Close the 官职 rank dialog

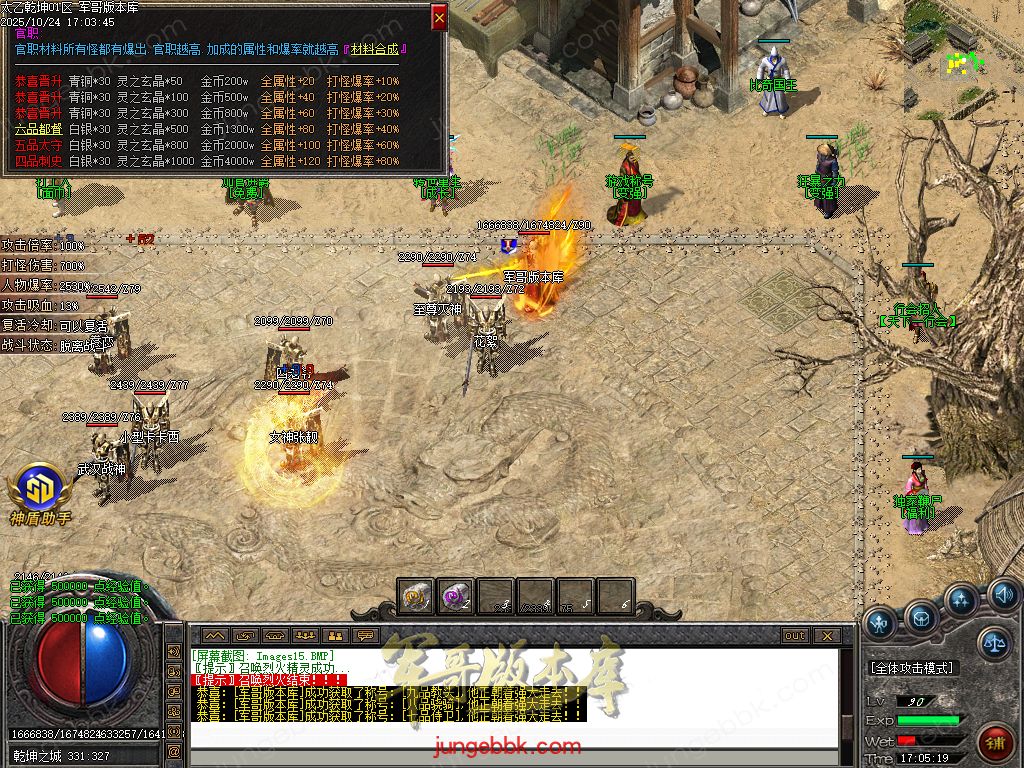click(x=439, y=17)
